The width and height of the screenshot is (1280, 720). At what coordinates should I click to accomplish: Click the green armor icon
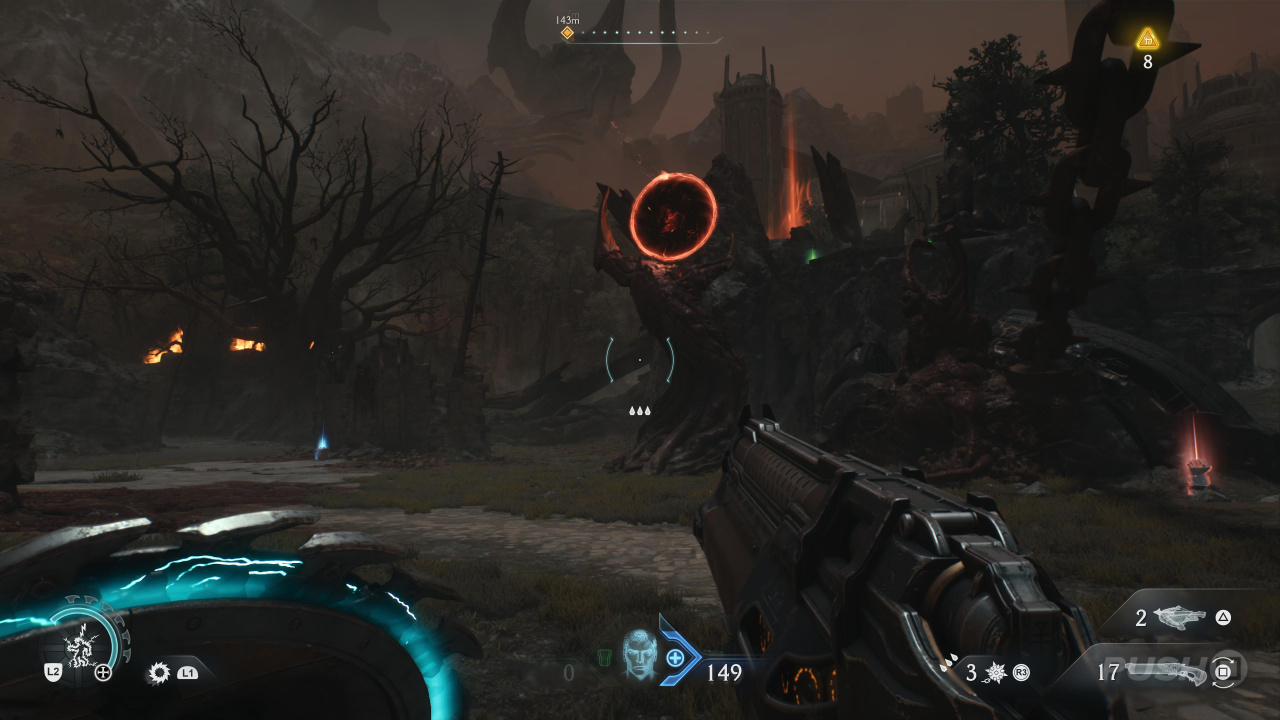pyautogui.click(x=604, y=658)
